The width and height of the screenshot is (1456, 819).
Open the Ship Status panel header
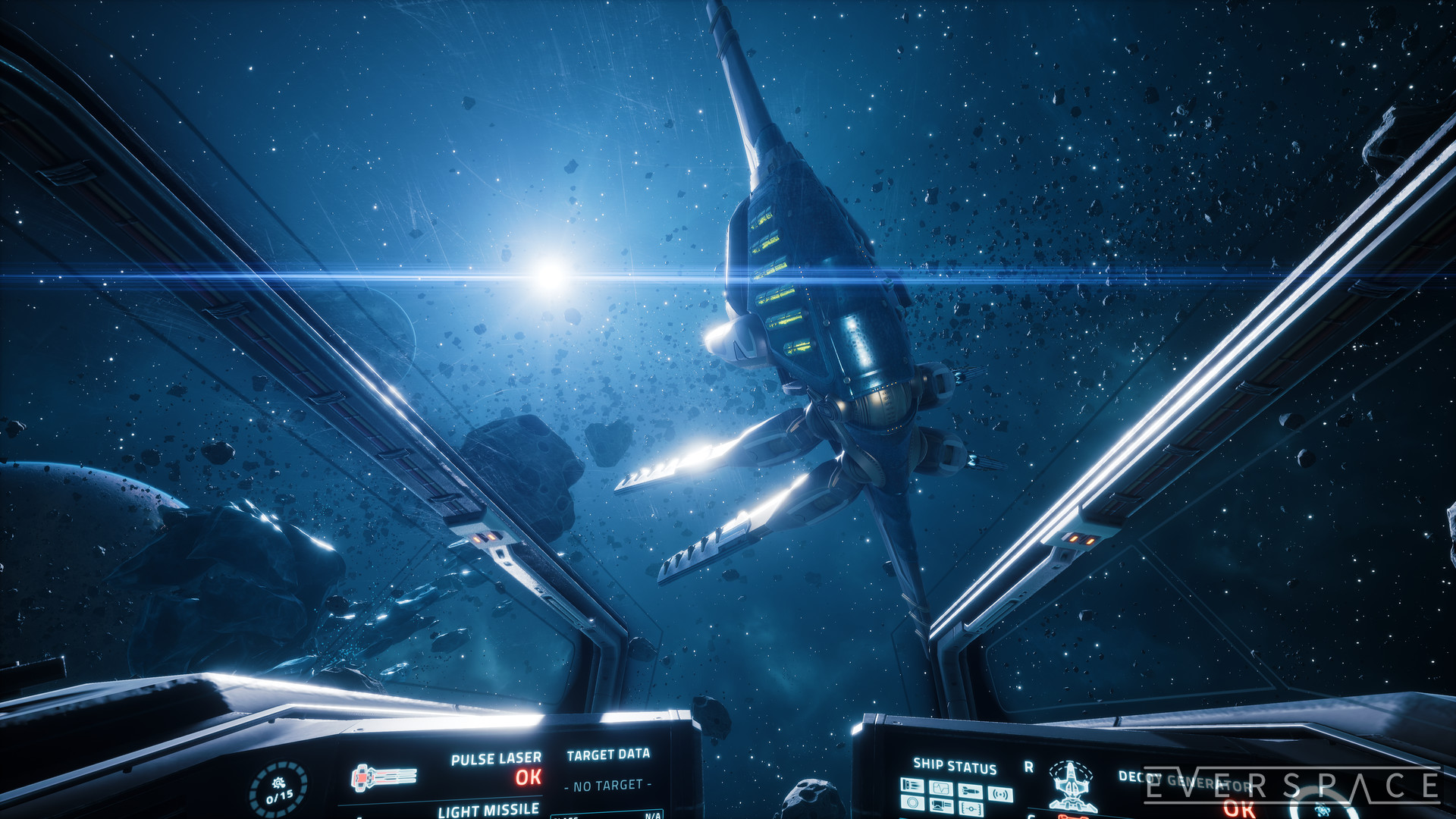(954, 766)
